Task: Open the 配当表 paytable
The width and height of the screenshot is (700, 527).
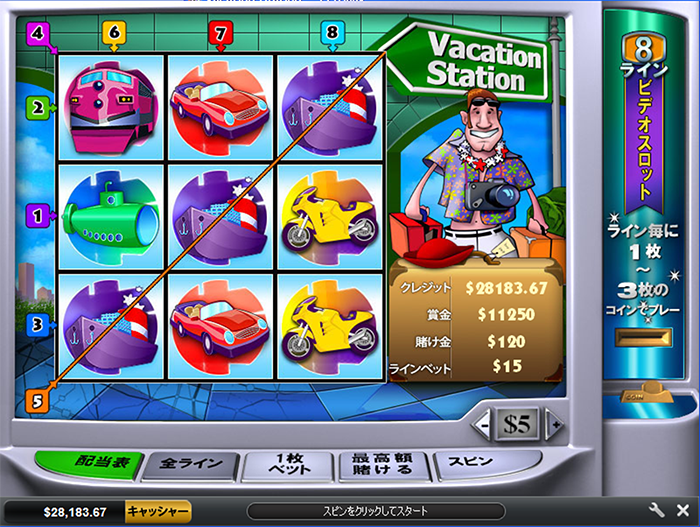Action: click(x=89, y=464)
